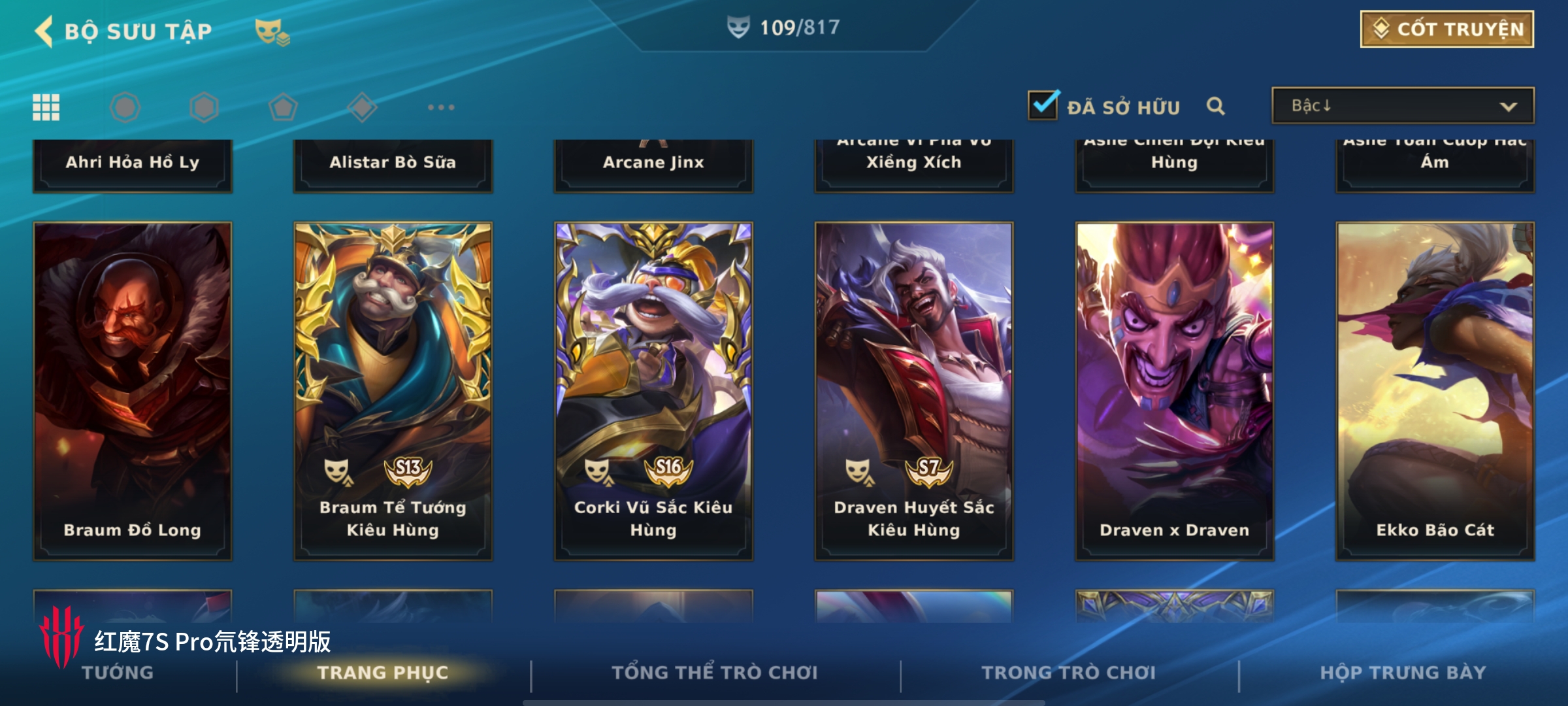
Task: Open the Trong Trò Chơi tab
Action: 1068,673
